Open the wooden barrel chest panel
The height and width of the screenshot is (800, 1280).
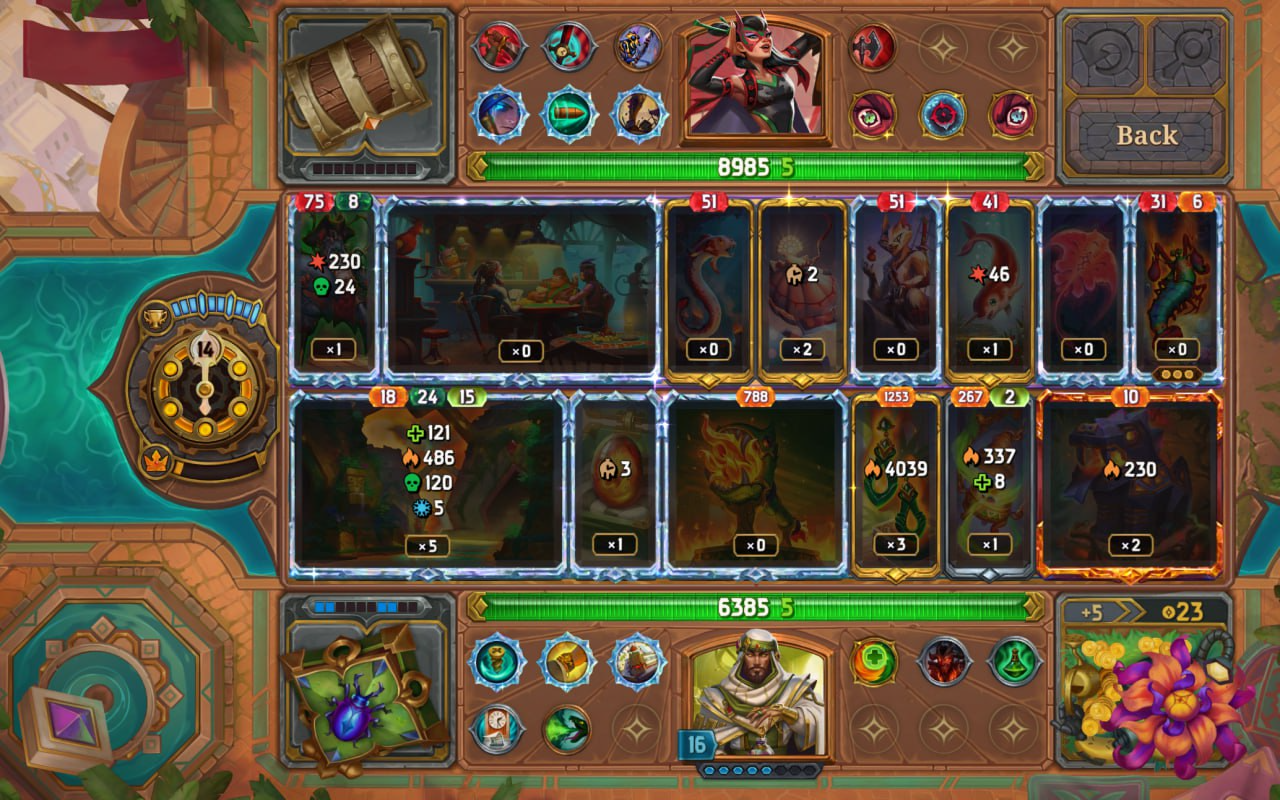pyautogui.click(x=366, y=88)
